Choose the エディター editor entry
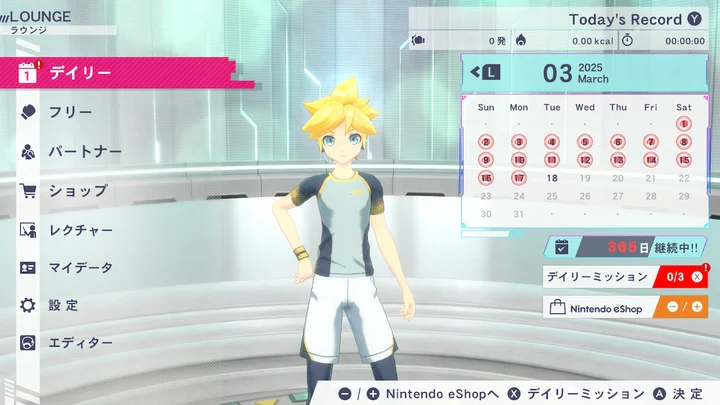This screenshot has width=720, height=405. coord(80,343)
